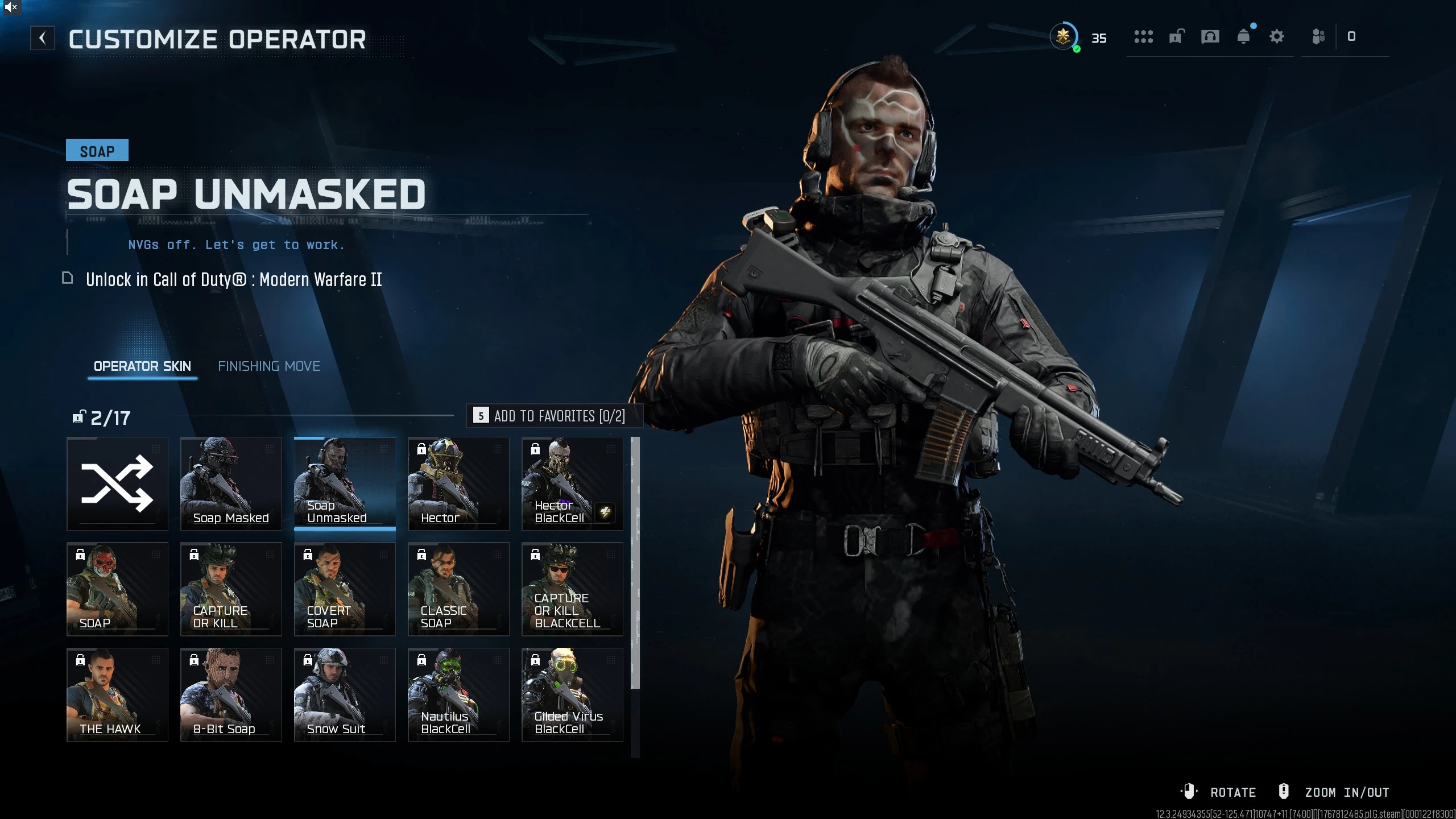This screenshot has height=819, width=1456.
Task: Open the support chat icon
Action: click(x=1210, y=36)
